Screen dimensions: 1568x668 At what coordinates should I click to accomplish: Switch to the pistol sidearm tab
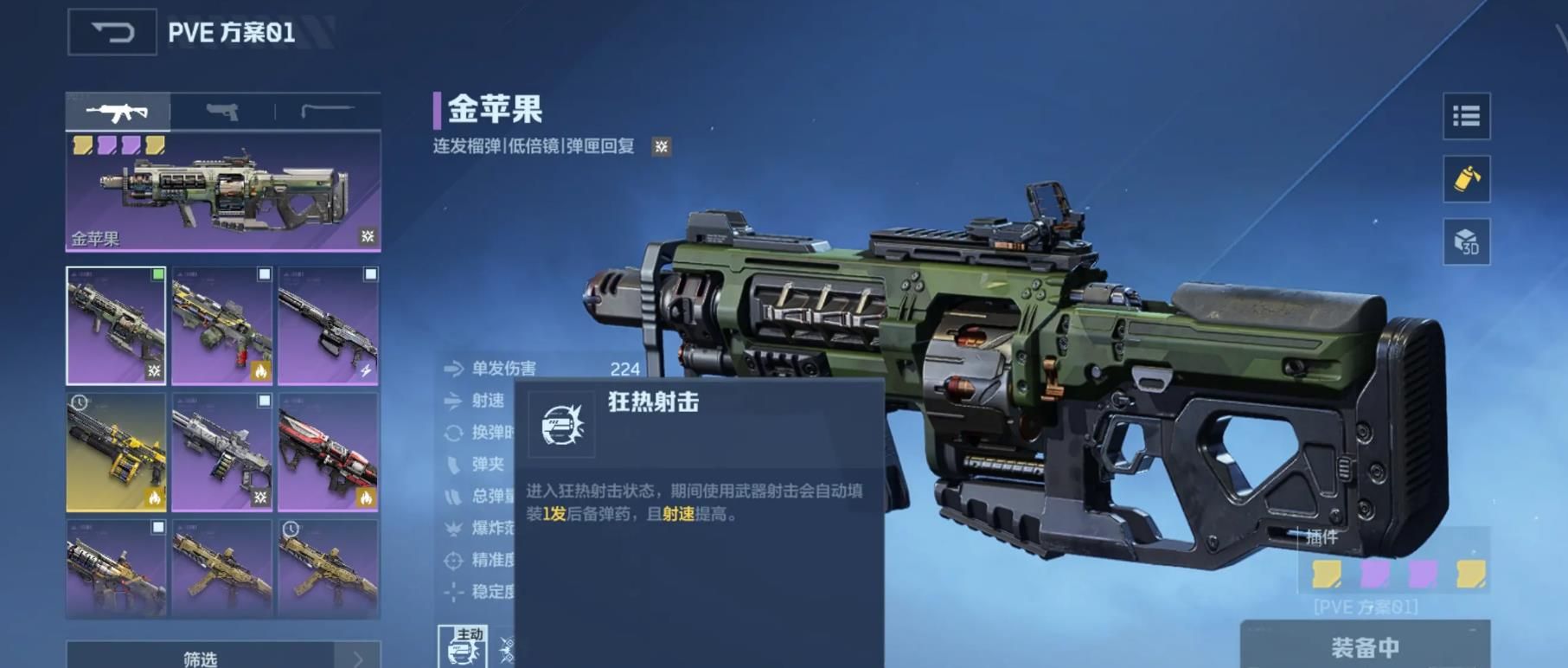point(222,112)
